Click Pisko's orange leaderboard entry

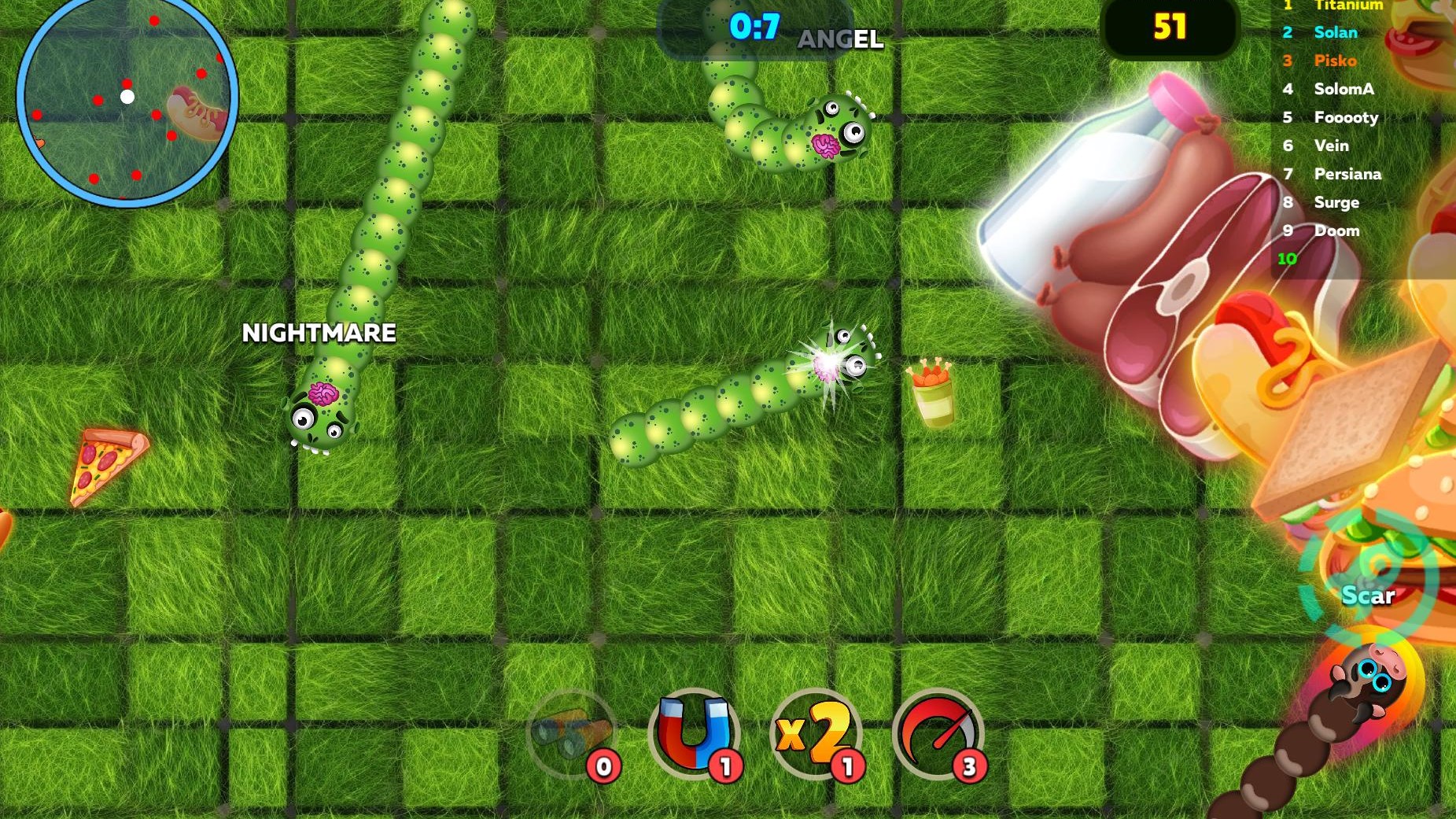(x=1334, y=61)
